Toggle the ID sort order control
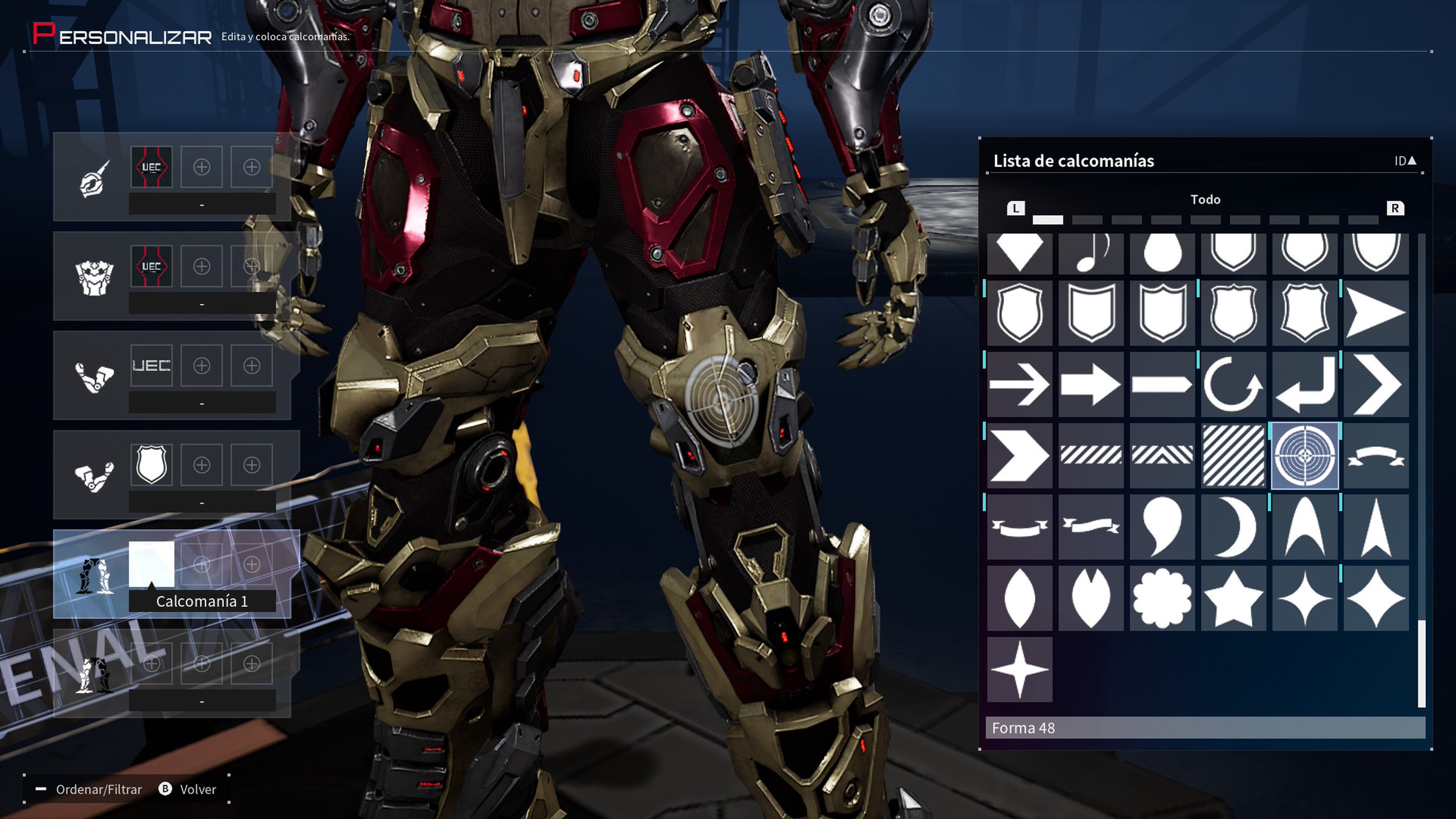This screenshot has width=1456, height=819. point(1406,160)
